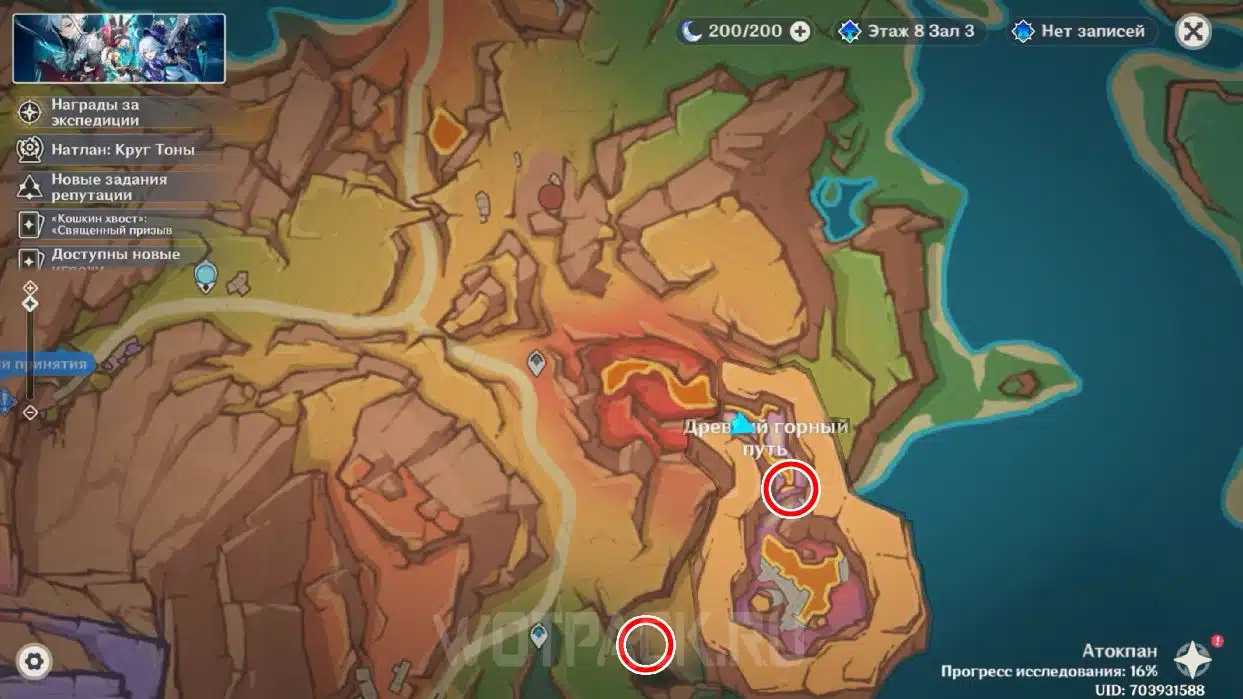This screenshot has width=1243, height=699.
Task: Open map settings via the gear icon
Action: (34, 661)
